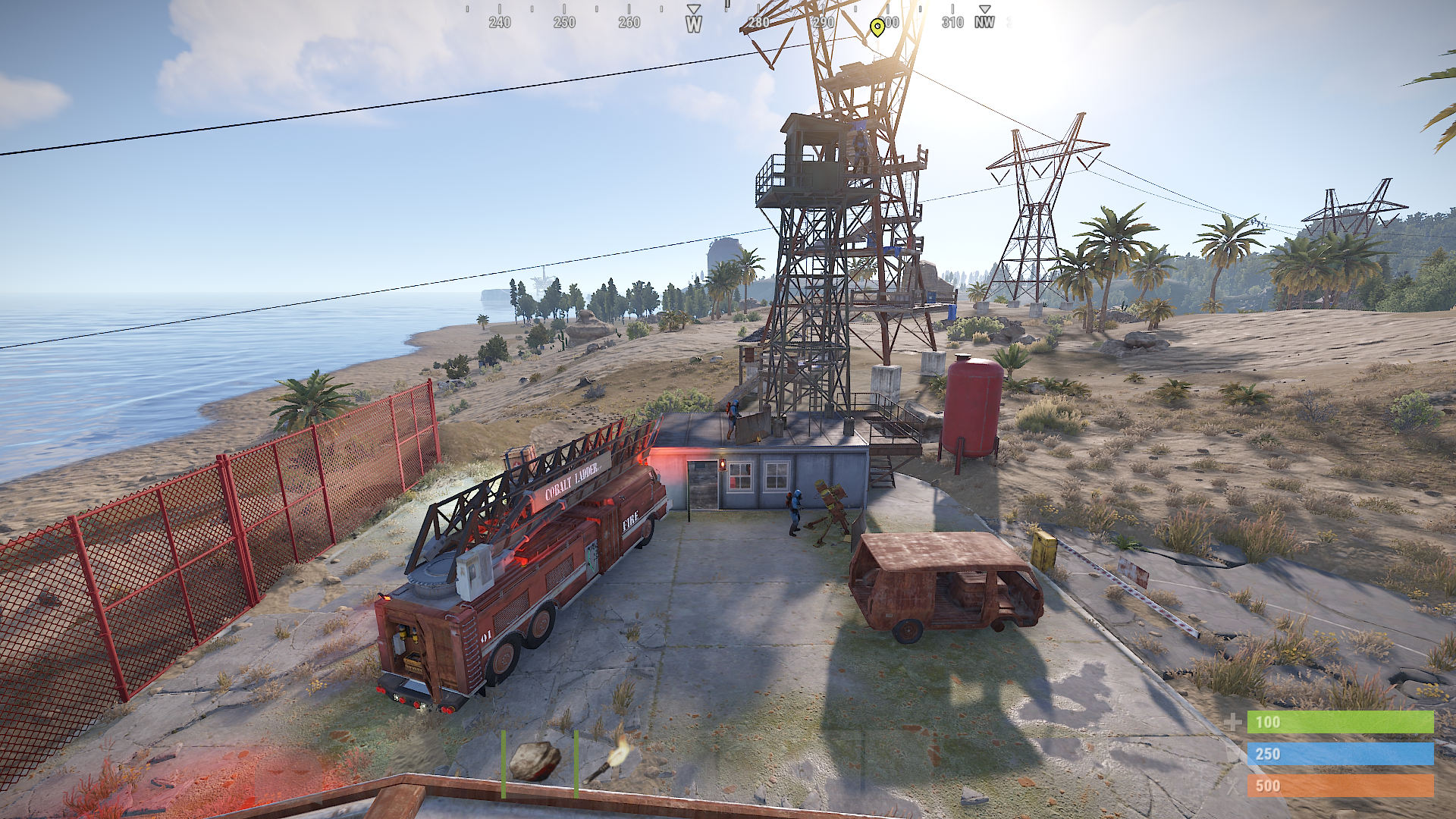
Task: Select the rock in the hotbar
Action: coord(535,761)
